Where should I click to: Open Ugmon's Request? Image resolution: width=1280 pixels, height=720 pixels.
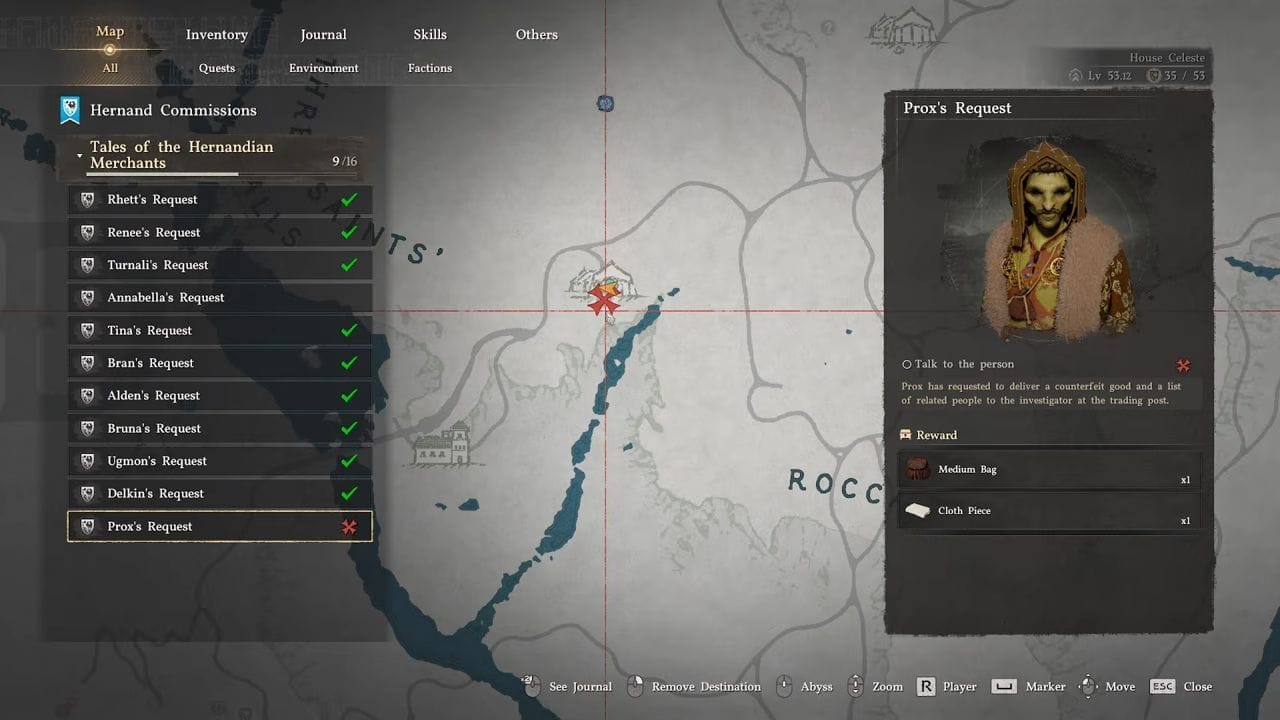(x=219, y=461)
